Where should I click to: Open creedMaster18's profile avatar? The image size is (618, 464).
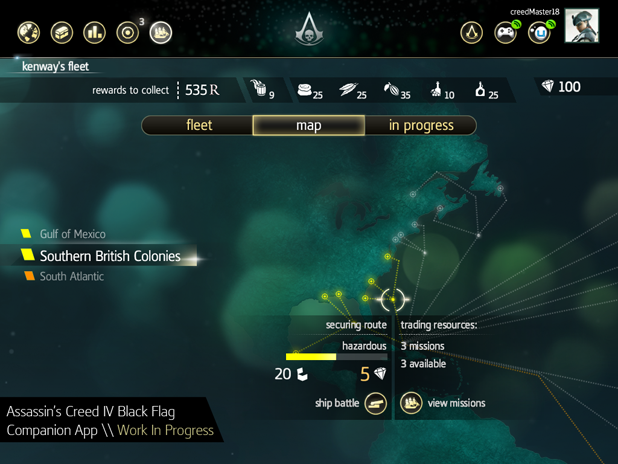[x=581, y=27]
